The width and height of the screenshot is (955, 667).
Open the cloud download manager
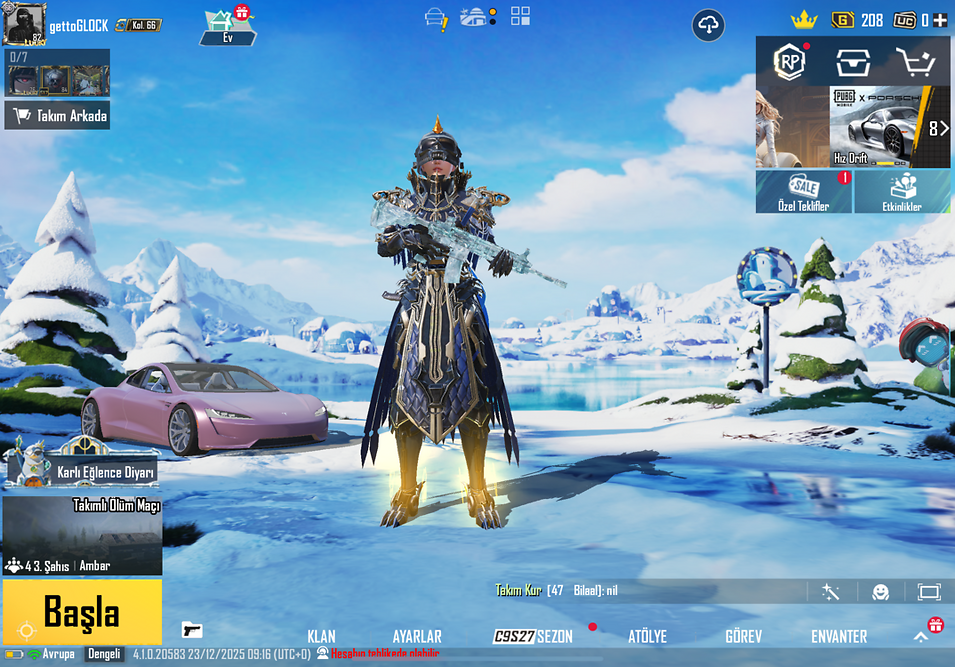point(708,25)
